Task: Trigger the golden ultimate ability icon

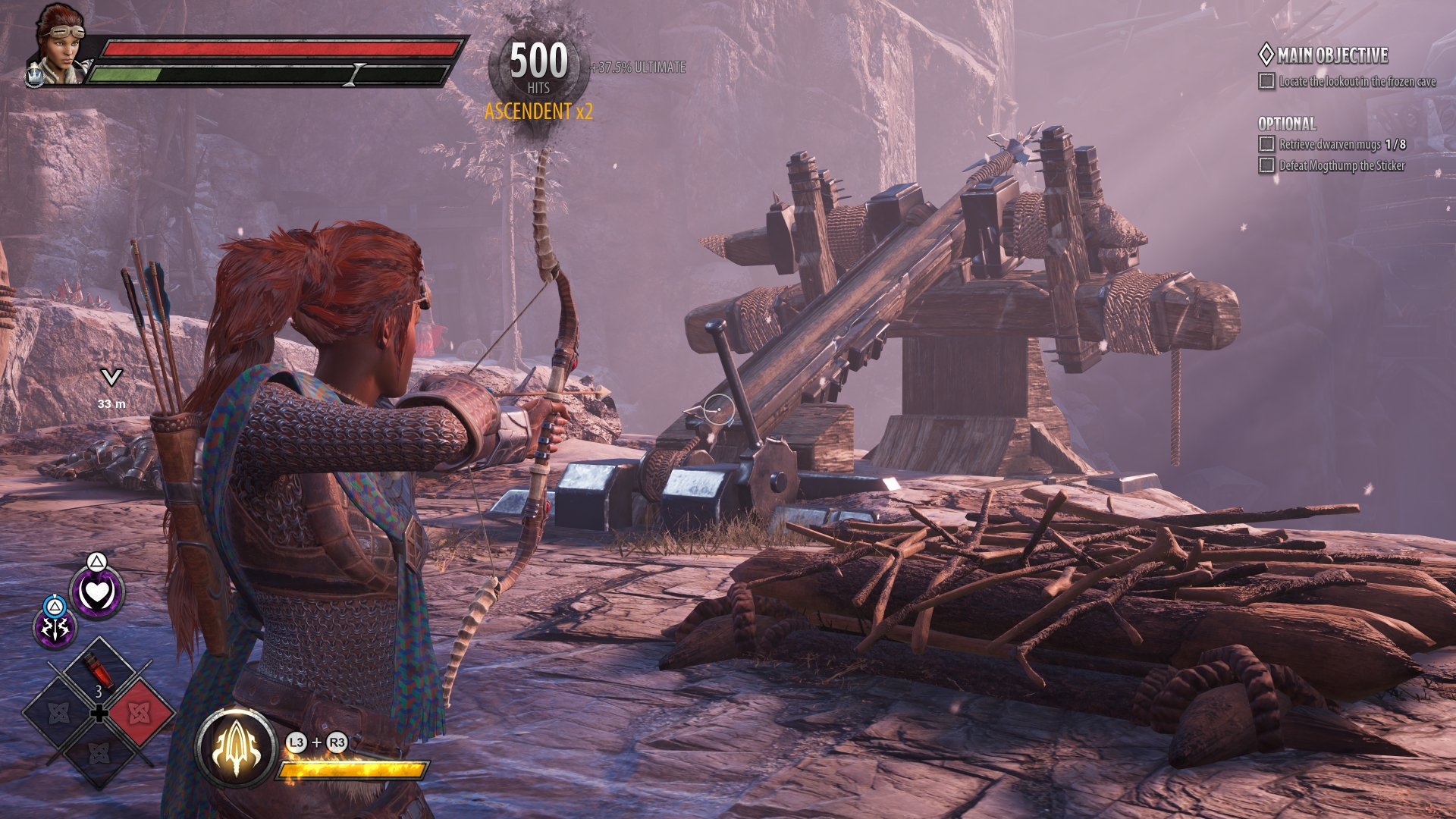Action: (236, 748)
